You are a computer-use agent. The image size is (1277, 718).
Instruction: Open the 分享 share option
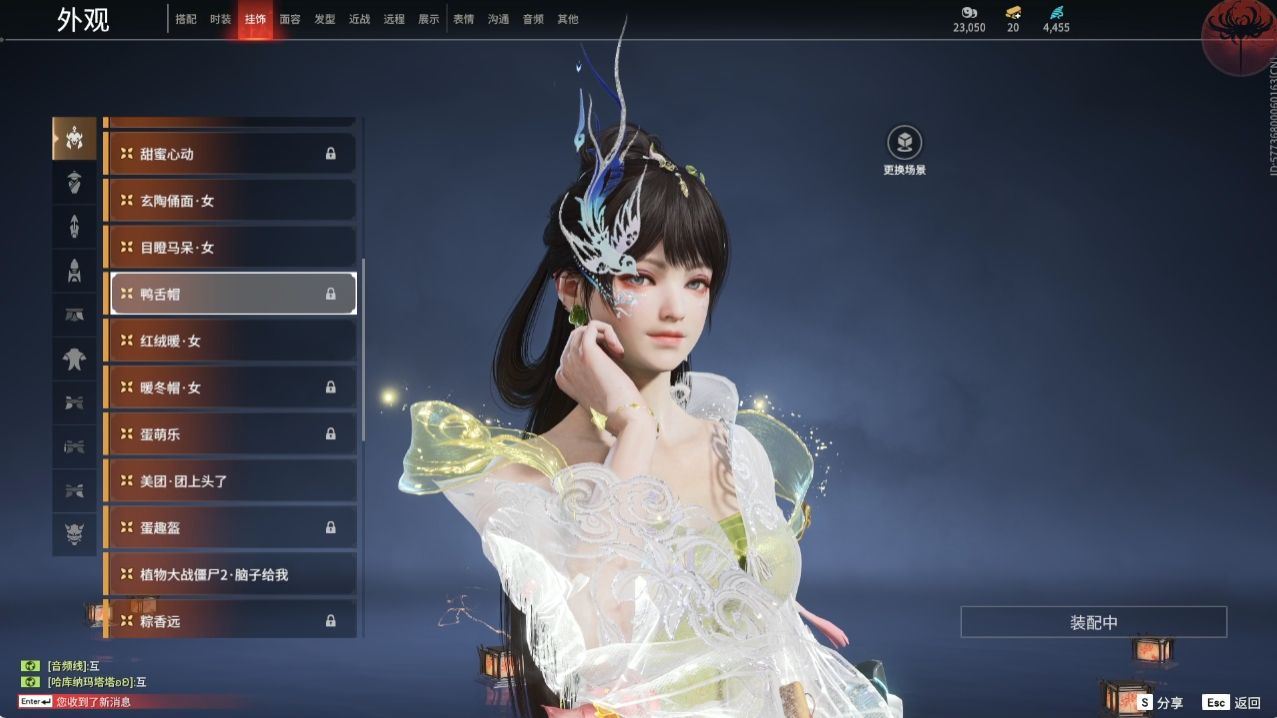pyautogui.click(x=1159, y=703)
